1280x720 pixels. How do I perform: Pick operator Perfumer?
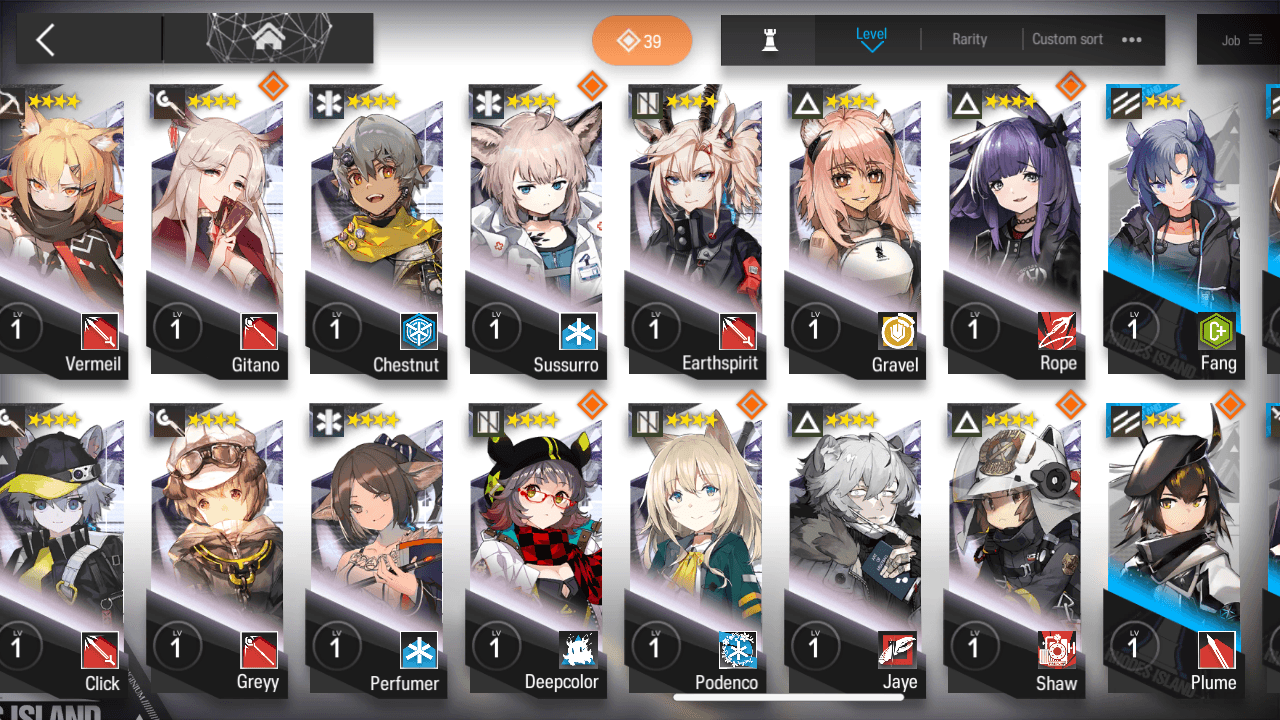tap(377, 550)
